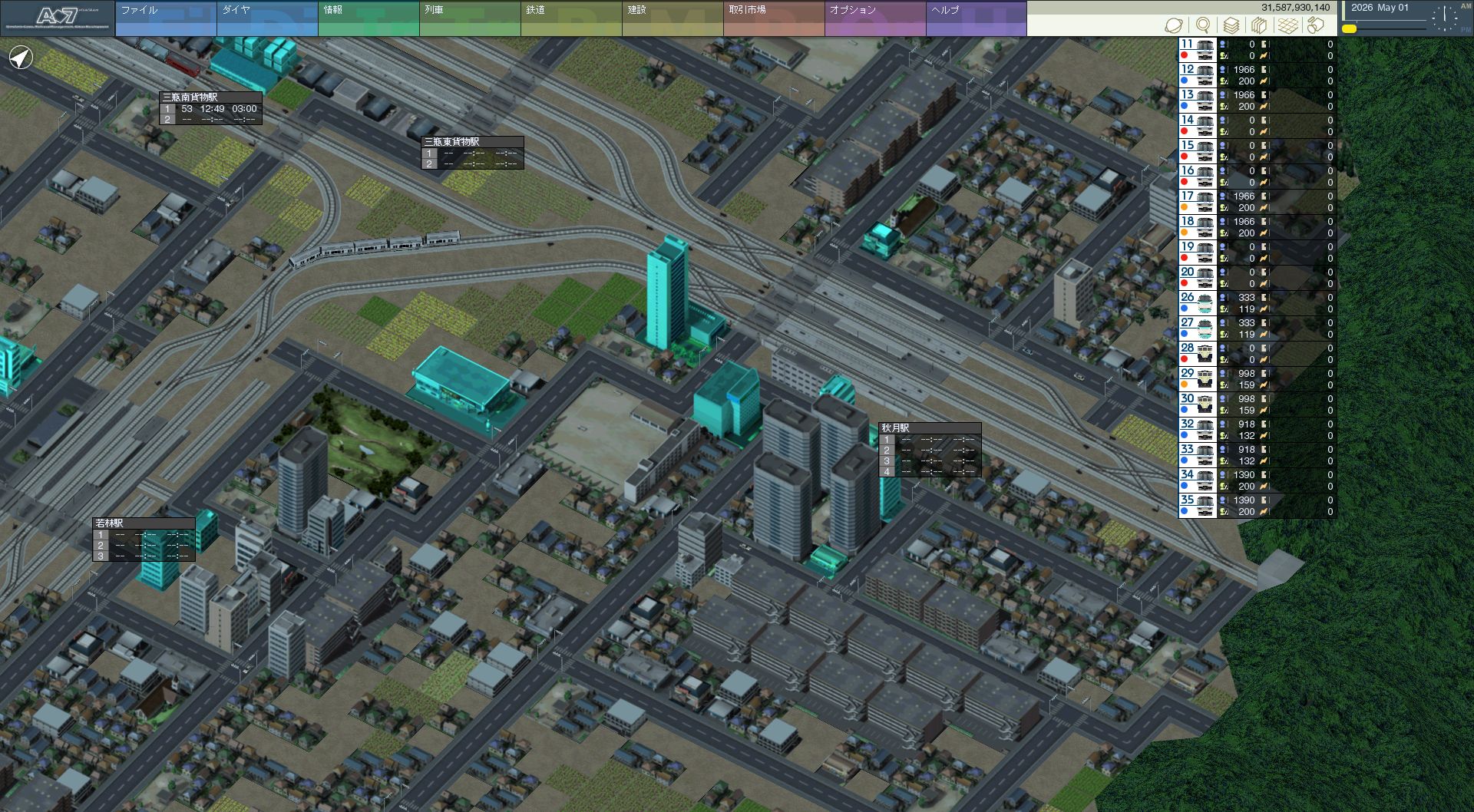Select train number 12 in the list

[1197, 74]
